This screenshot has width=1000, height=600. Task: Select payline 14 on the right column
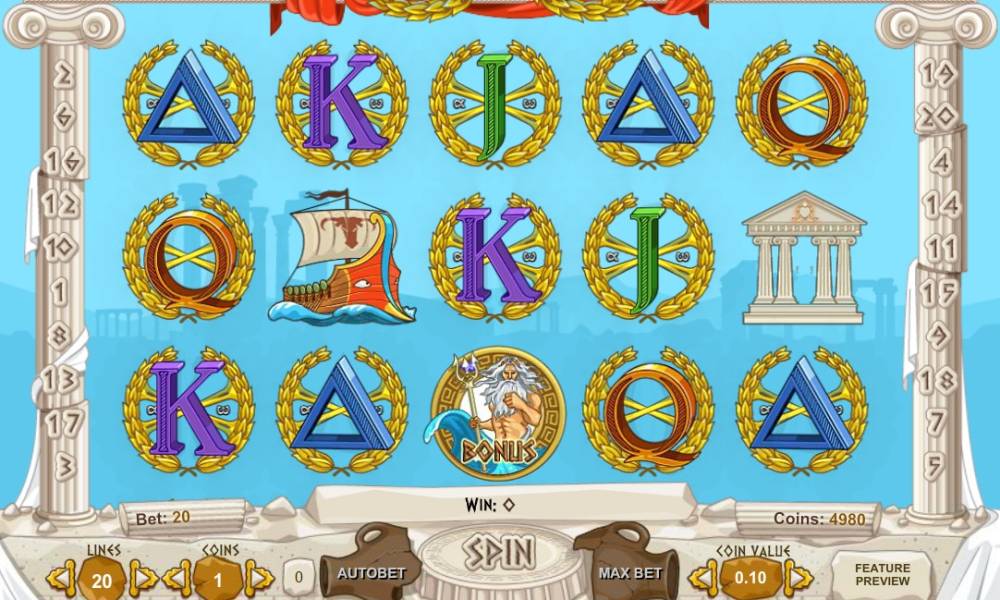tap(941, 206)
